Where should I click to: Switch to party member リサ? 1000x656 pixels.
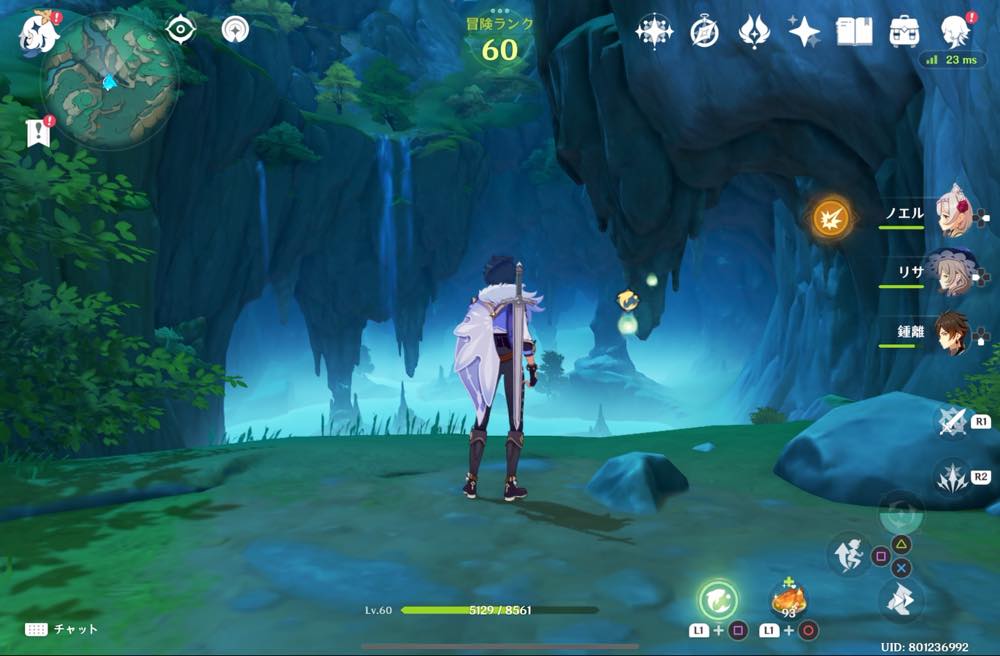point(949,271)
